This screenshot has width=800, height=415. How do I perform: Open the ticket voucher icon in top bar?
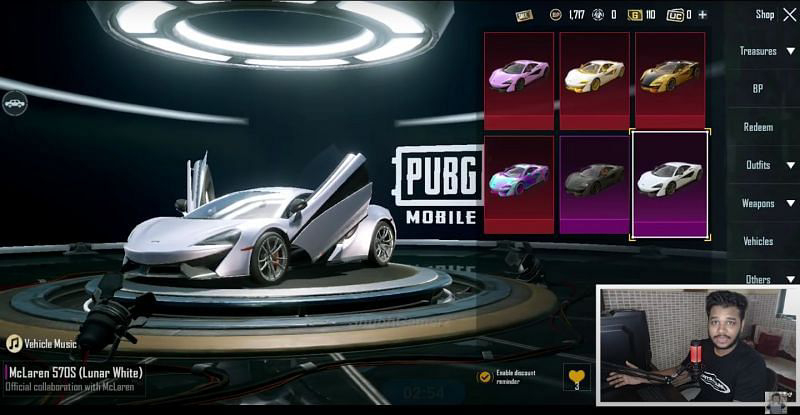[x=524, y=15]
